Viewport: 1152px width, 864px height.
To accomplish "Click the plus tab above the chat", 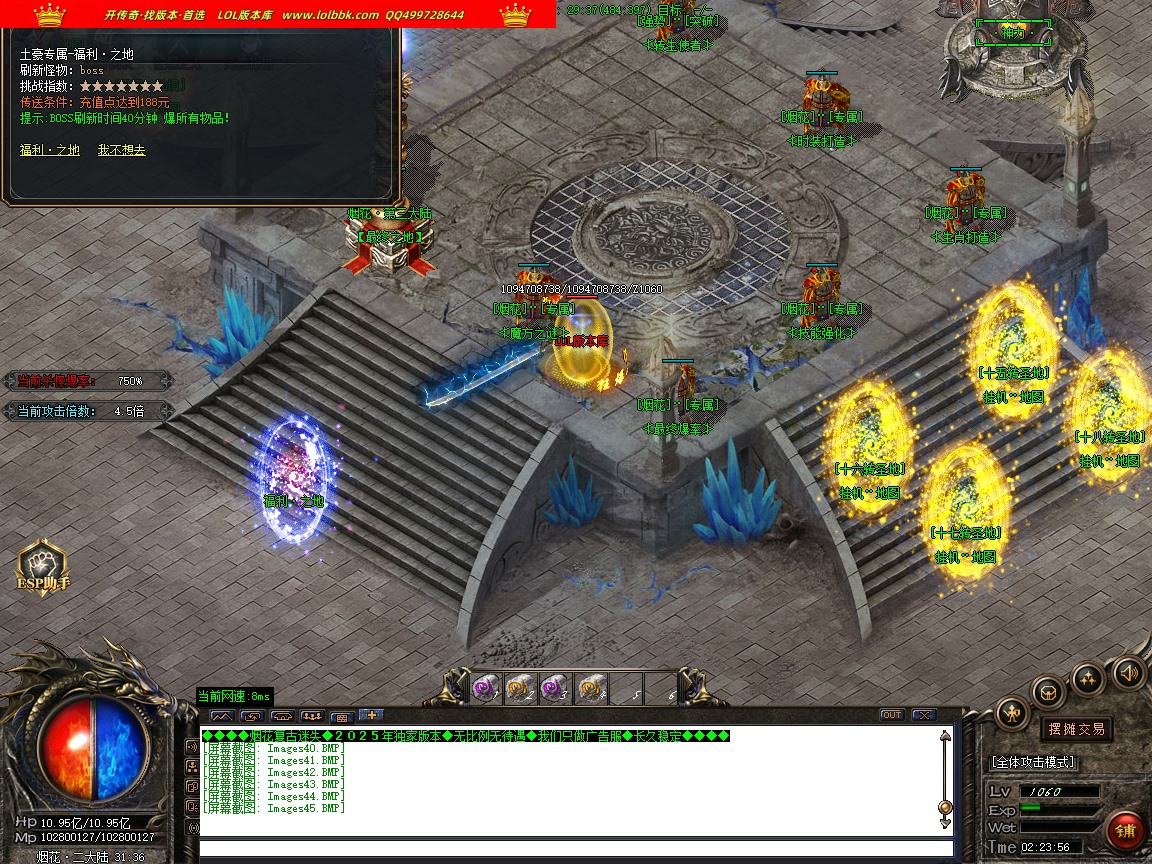I will pos(370,715).
